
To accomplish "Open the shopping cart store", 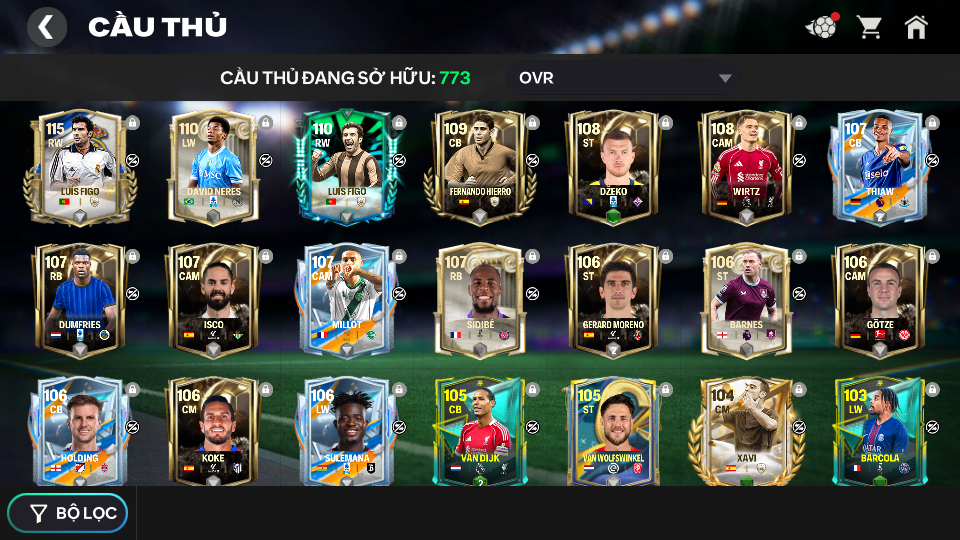I will pyautogui.click(x=869, y=27).
